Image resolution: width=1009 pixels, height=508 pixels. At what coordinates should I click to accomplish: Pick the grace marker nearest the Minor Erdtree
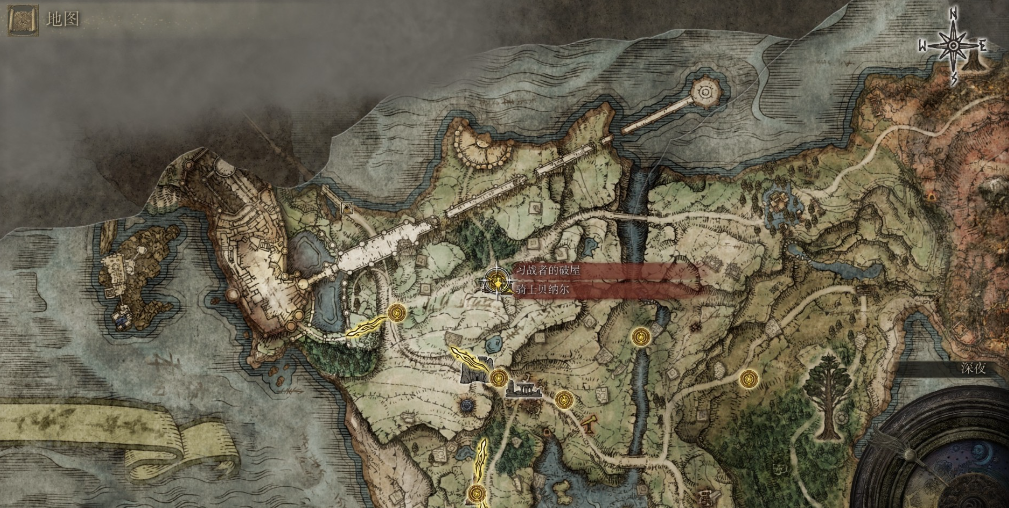[748, 378]
